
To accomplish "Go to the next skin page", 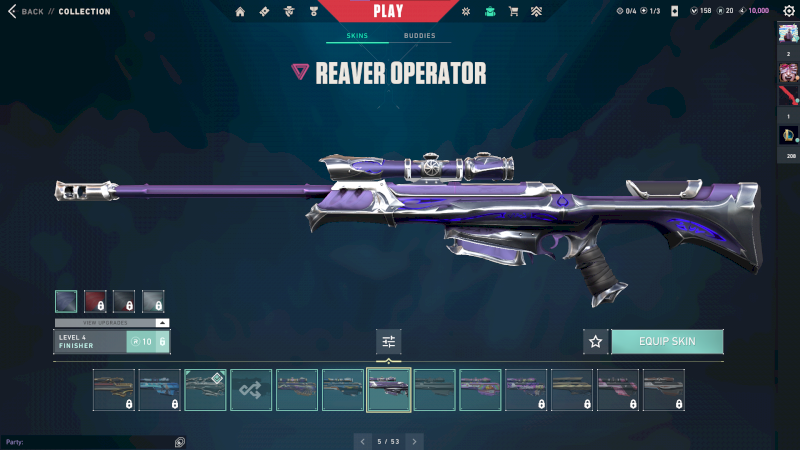I will (x=415, y=441).
